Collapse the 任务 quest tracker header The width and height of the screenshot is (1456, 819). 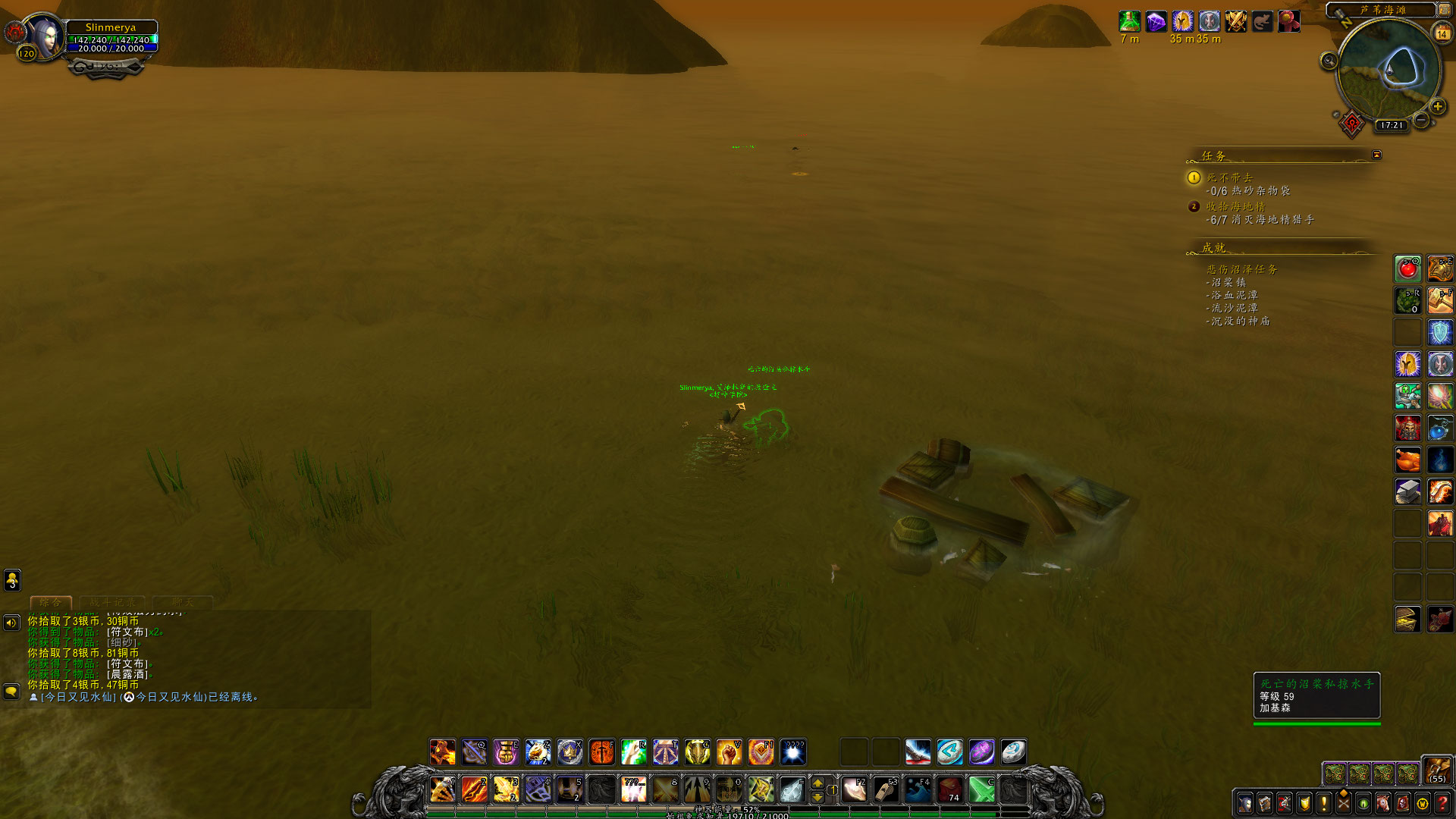[x=1376, y=155]
